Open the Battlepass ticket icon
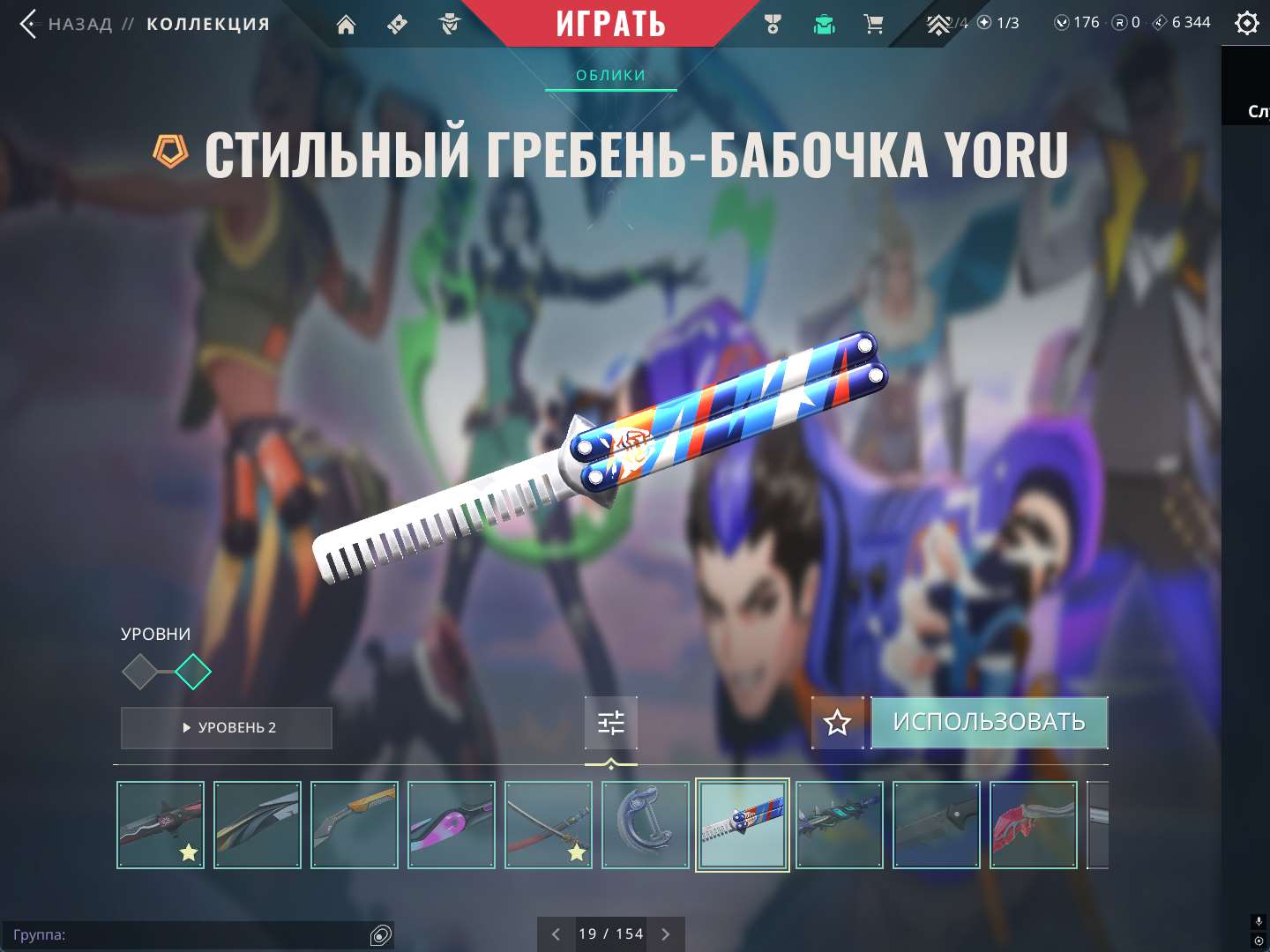Image resolution: width=1270 pixels, height=952 pixels. [395, 24]
